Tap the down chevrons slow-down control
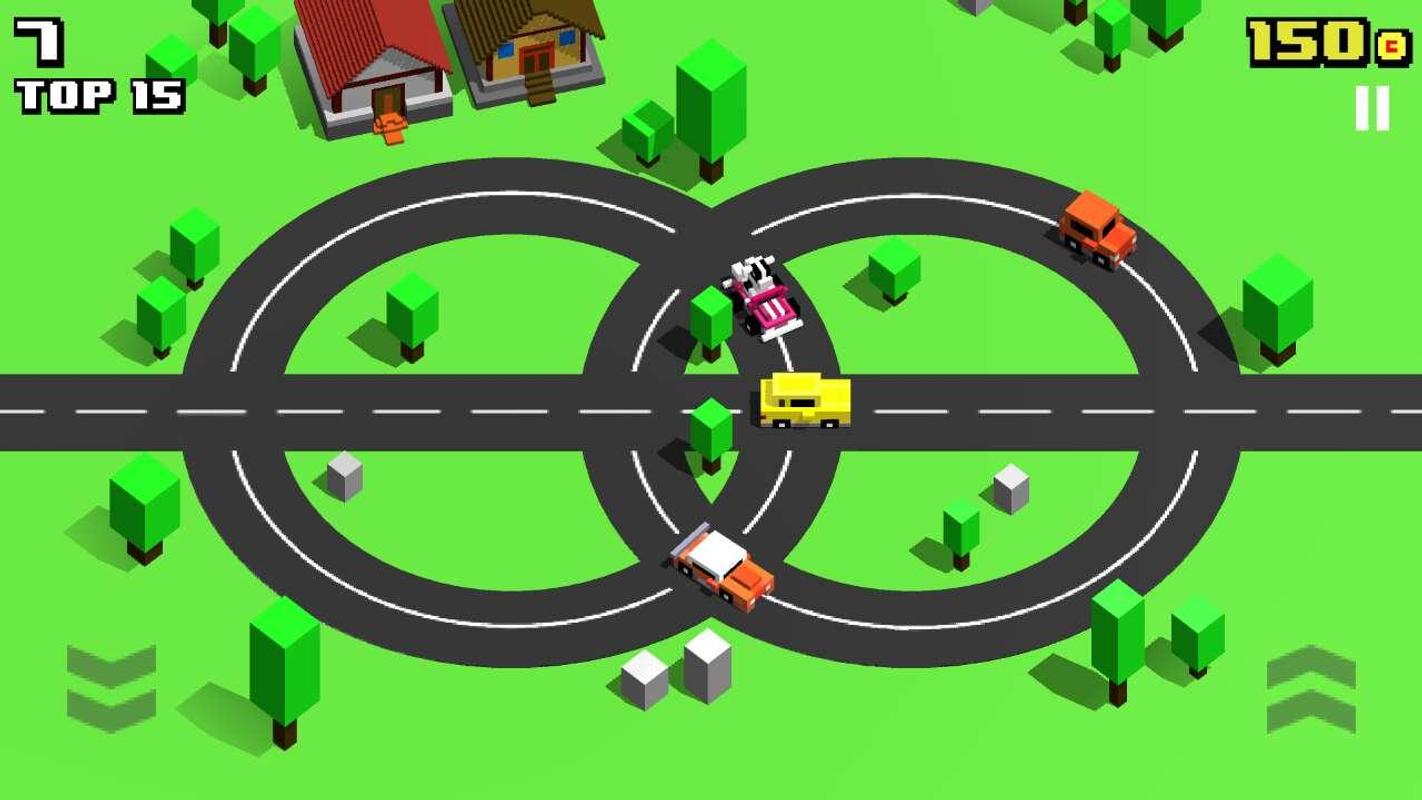The height and width of the screenshot is (800, 1422). pos(111,687)
